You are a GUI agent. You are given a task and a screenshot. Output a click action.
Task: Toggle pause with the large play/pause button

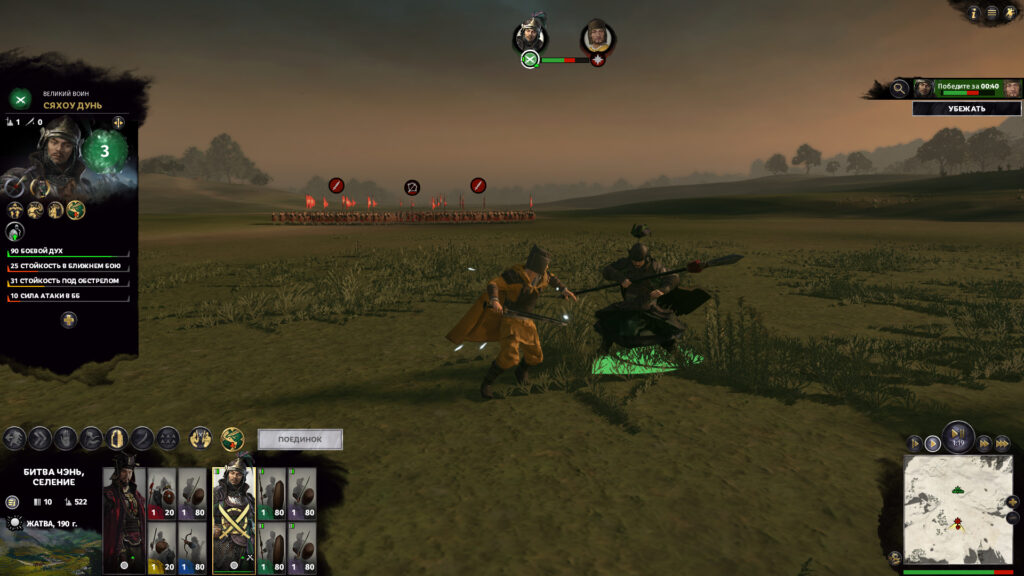tap(958, 437)
